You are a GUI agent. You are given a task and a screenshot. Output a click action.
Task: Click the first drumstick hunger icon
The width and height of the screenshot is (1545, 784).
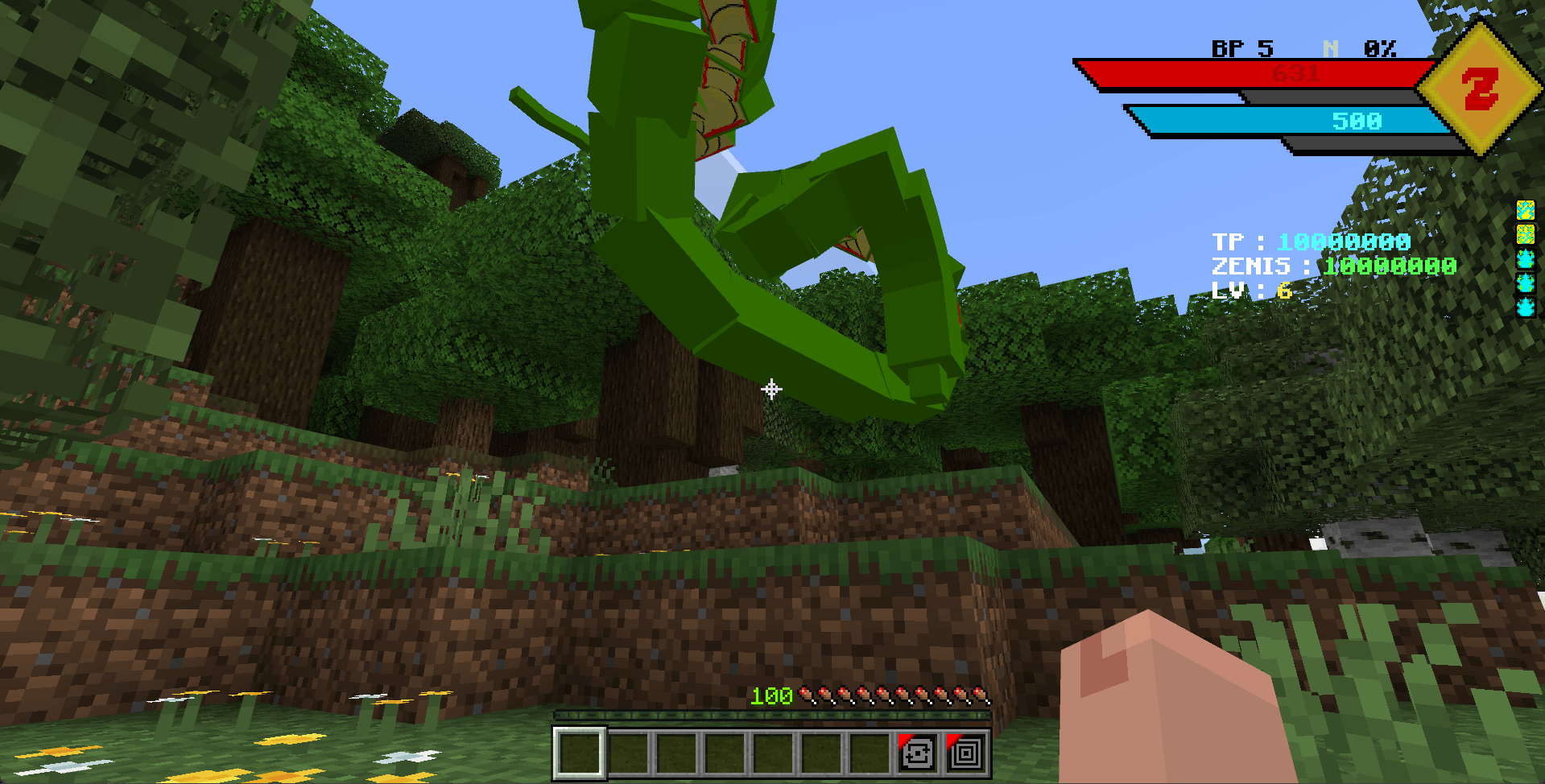804,695
